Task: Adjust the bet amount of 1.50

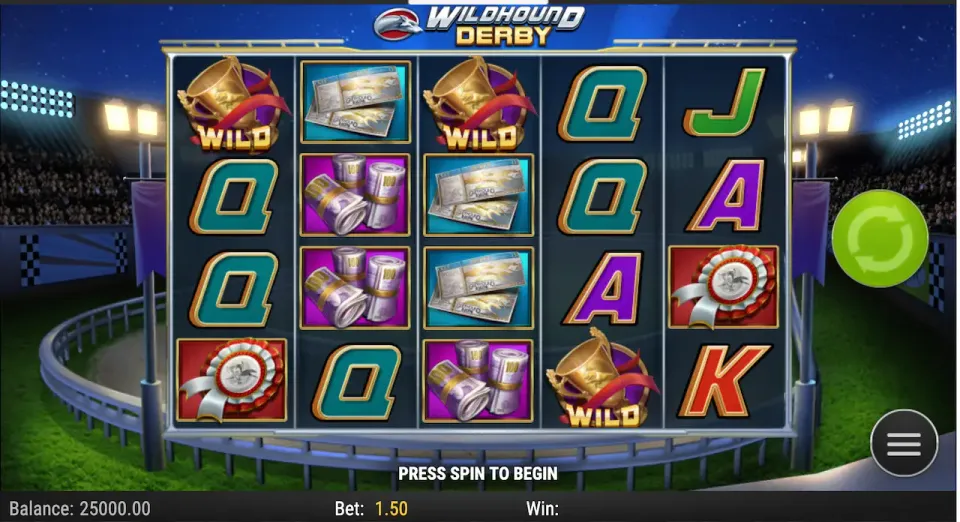Action: pos(391,509)
